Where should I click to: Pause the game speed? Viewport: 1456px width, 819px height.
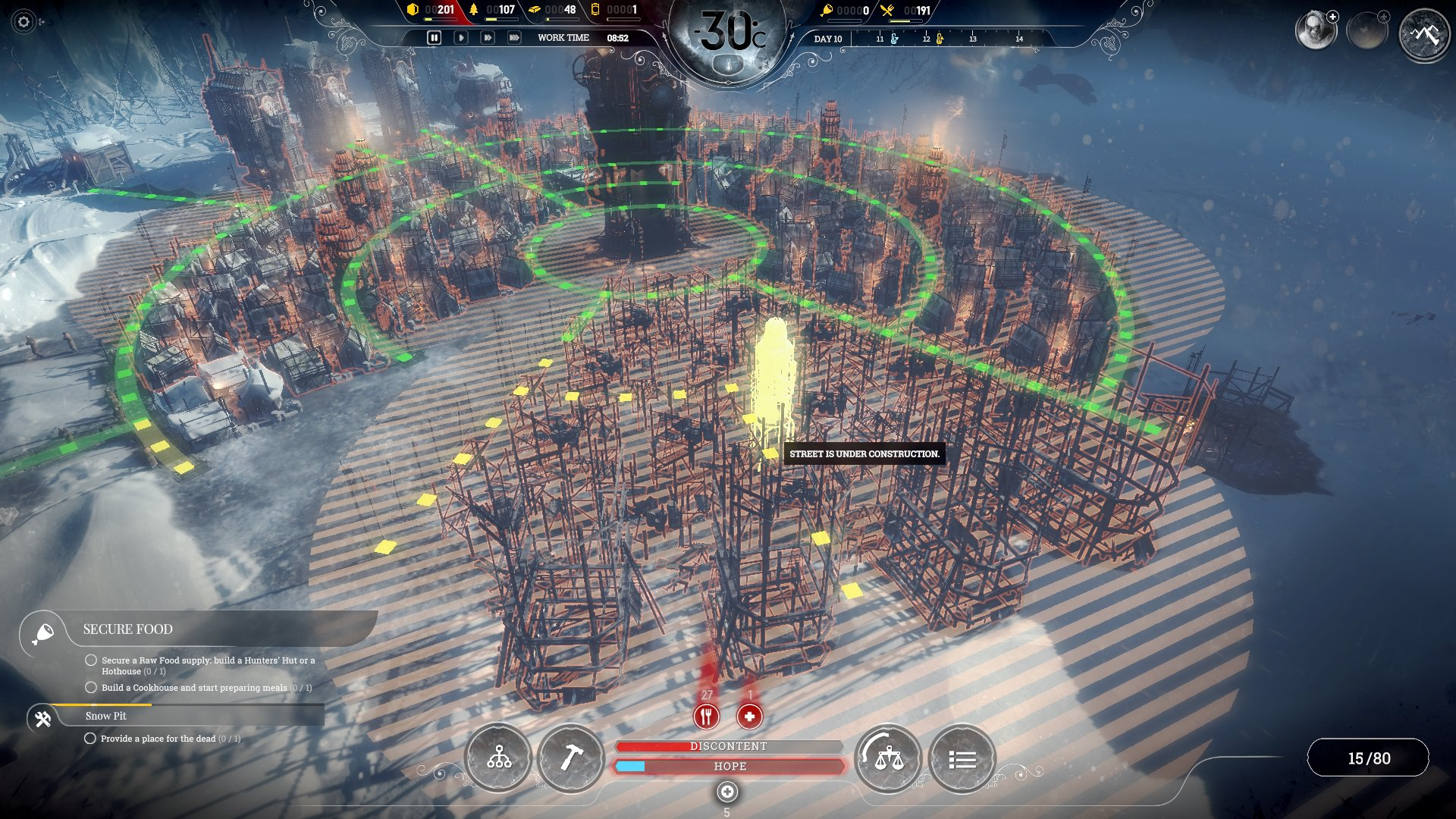(434, 37)
